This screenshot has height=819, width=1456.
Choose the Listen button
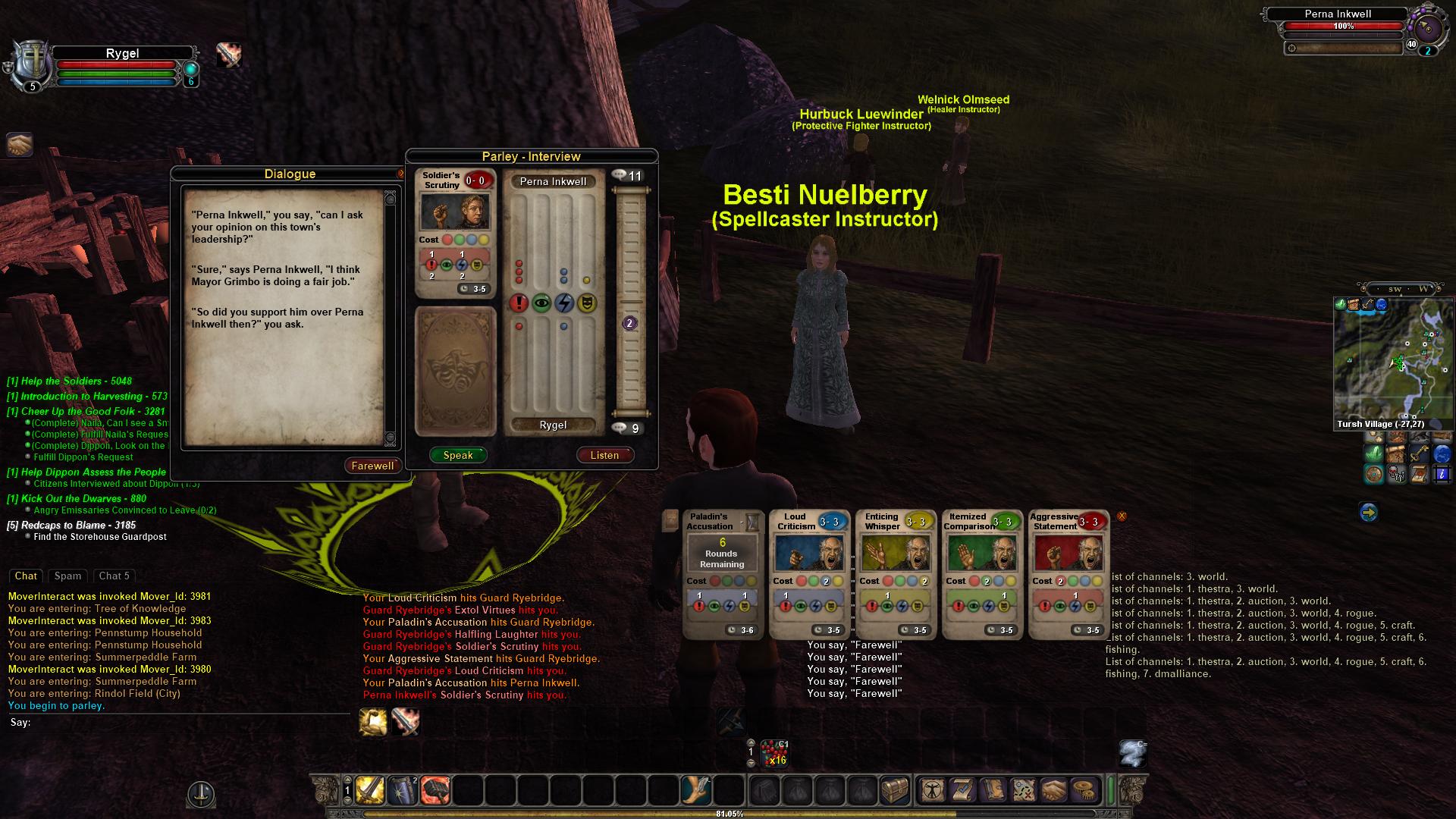point(604,455)
